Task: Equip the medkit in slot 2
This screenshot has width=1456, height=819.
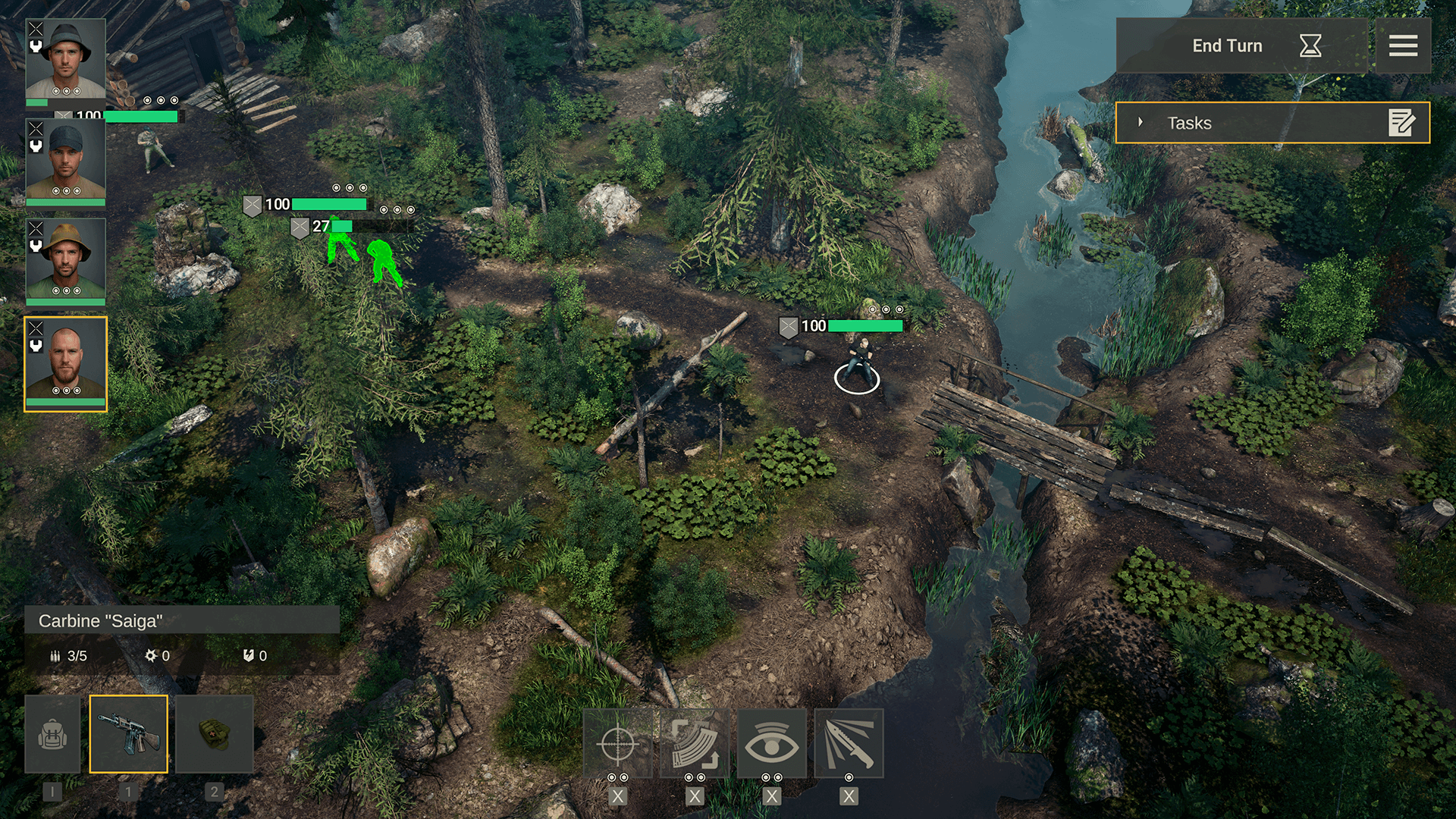Action: click(215, 734)
